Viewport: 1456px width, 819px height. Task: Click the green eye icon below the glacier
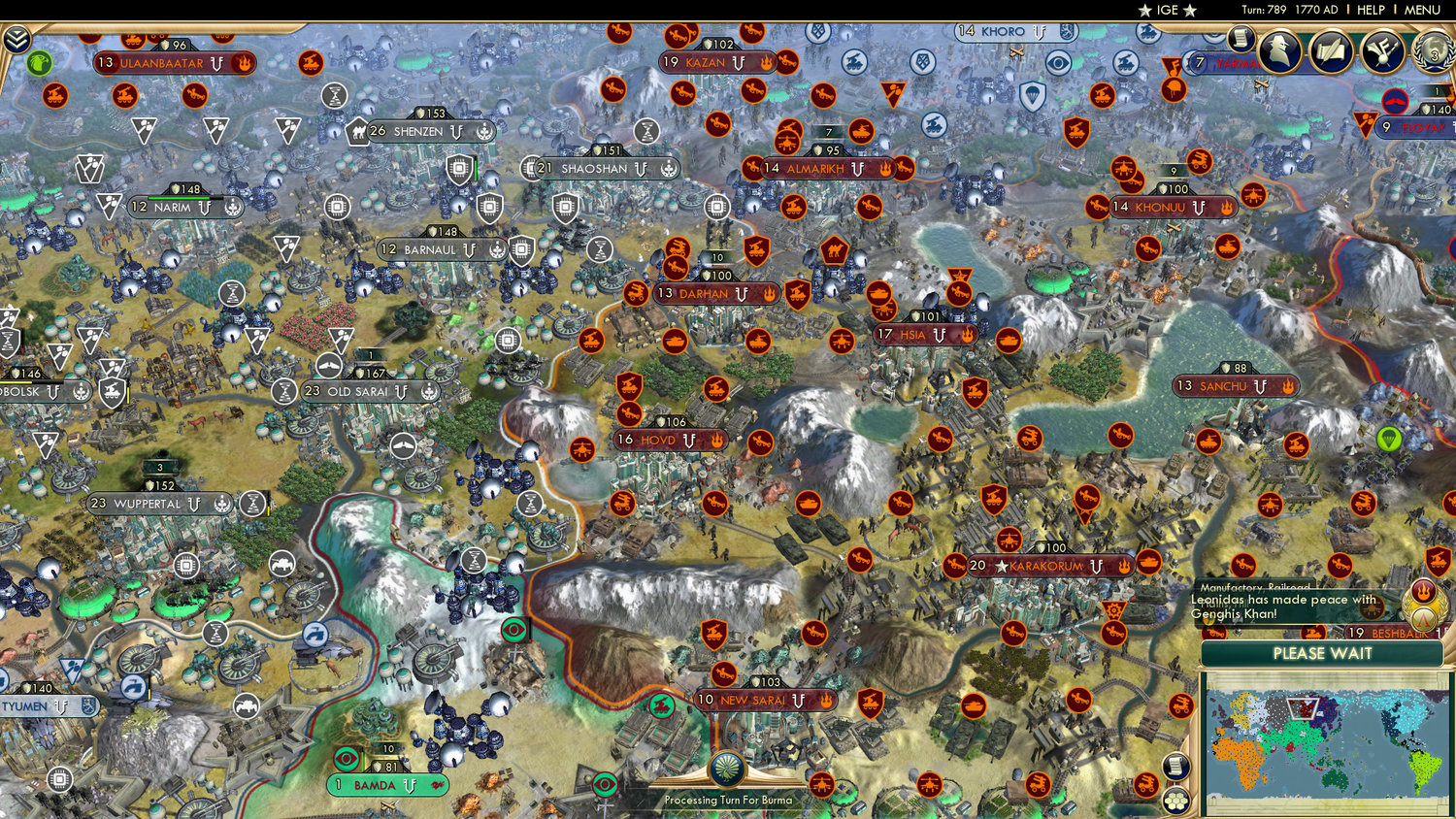(512, 629)
